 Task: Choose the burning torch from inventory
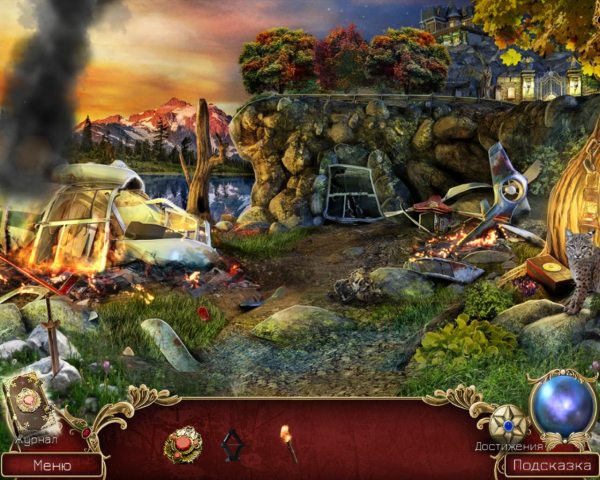coord(288,442)
